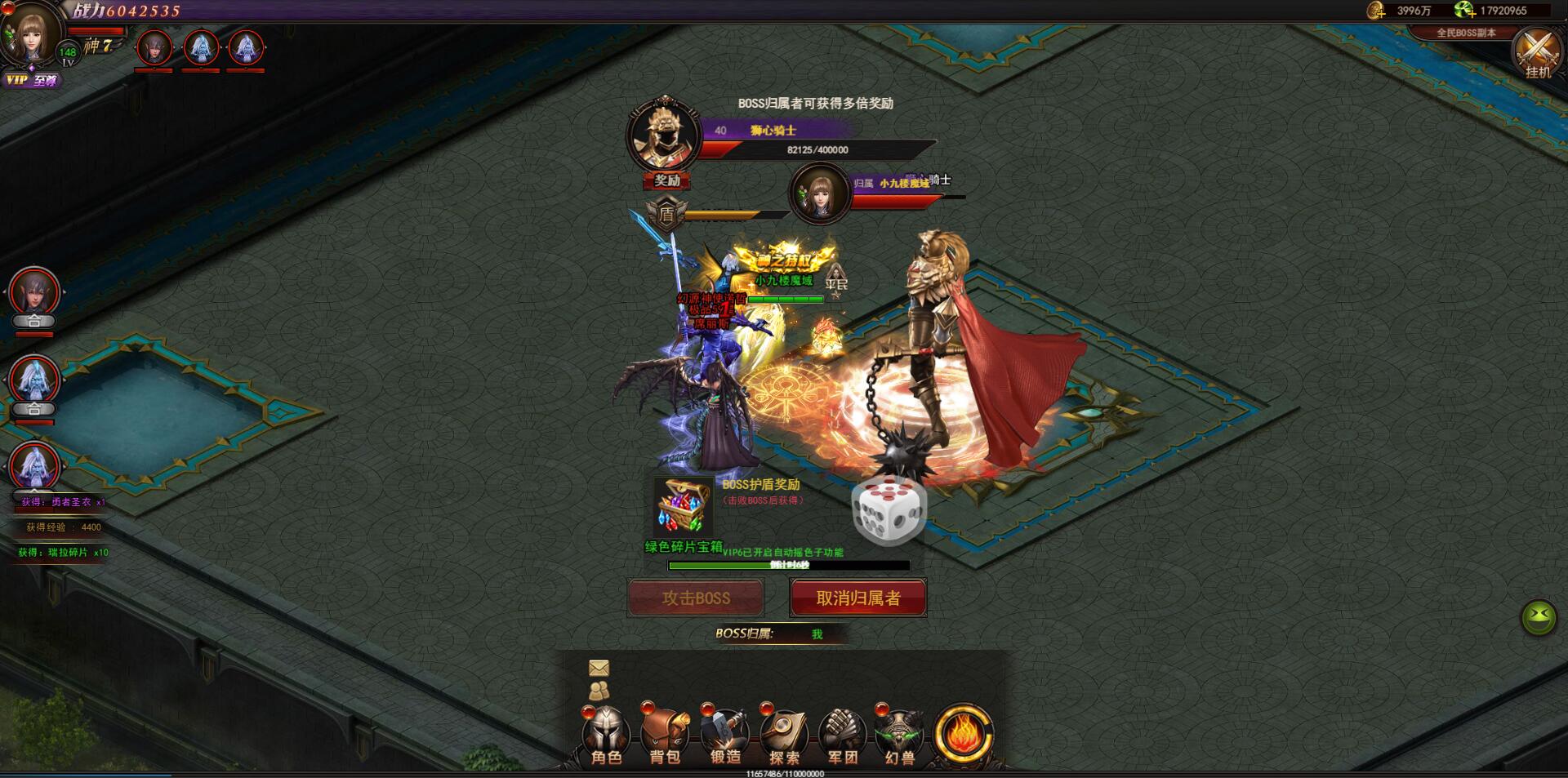Click the plus next to the green currency
Viewport: 1568px width, 778px height.
pyautogui.click(x=1472, y=15)
